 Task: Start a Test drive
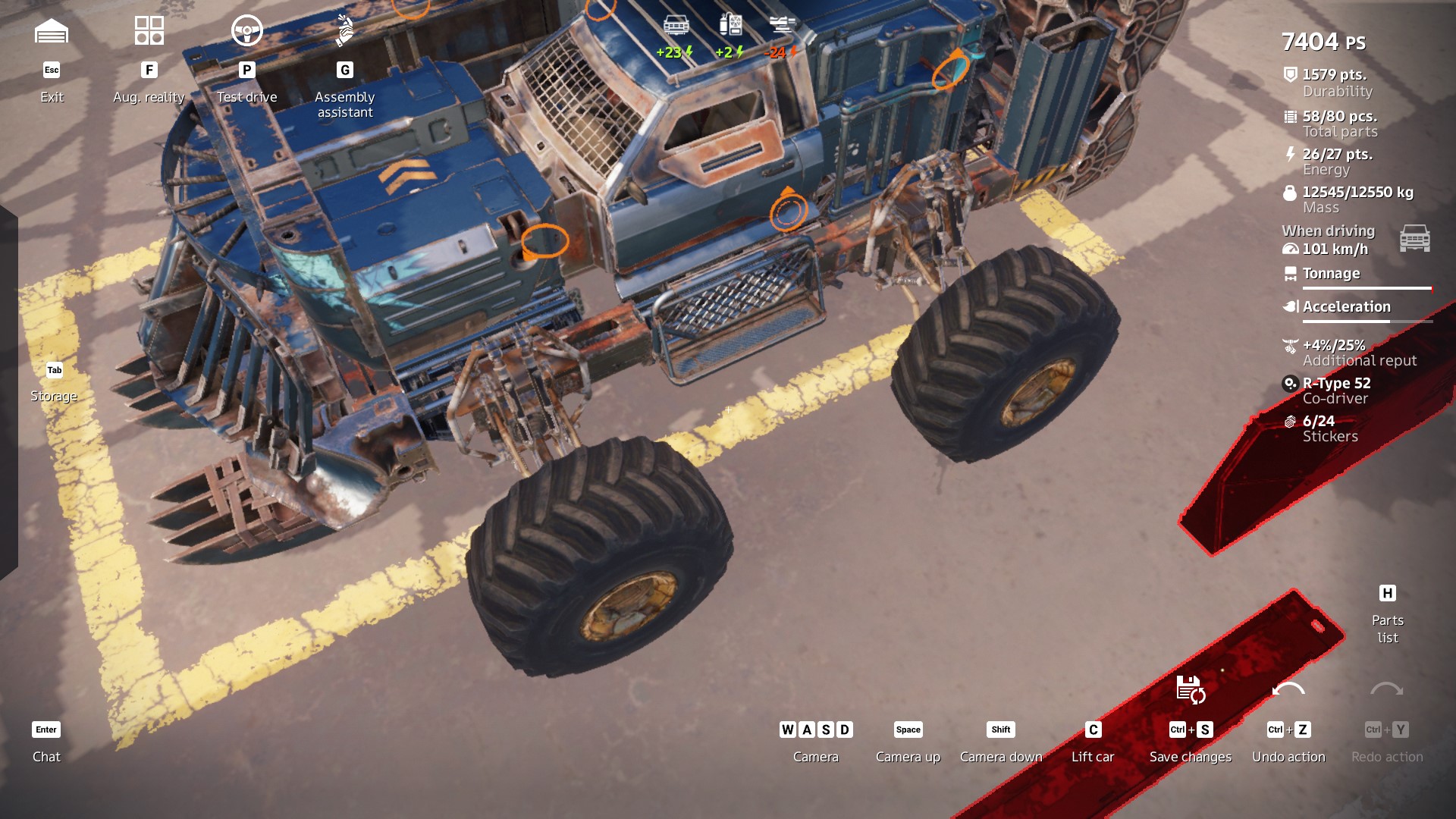pos(246,32)
